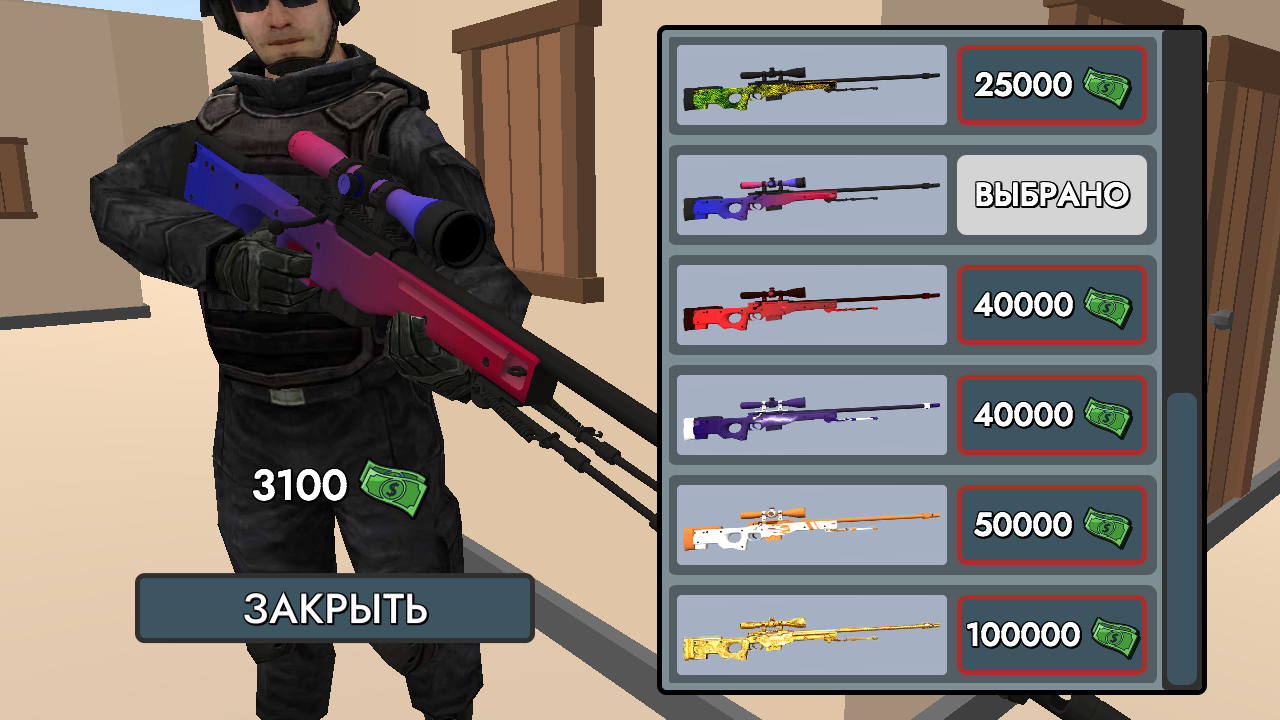Image resolution: width=1280 pixels, height=720 pixels.
Task: Click the ВЫБРАНО button on the equipped skin
Action: (x=1052, y=195)
